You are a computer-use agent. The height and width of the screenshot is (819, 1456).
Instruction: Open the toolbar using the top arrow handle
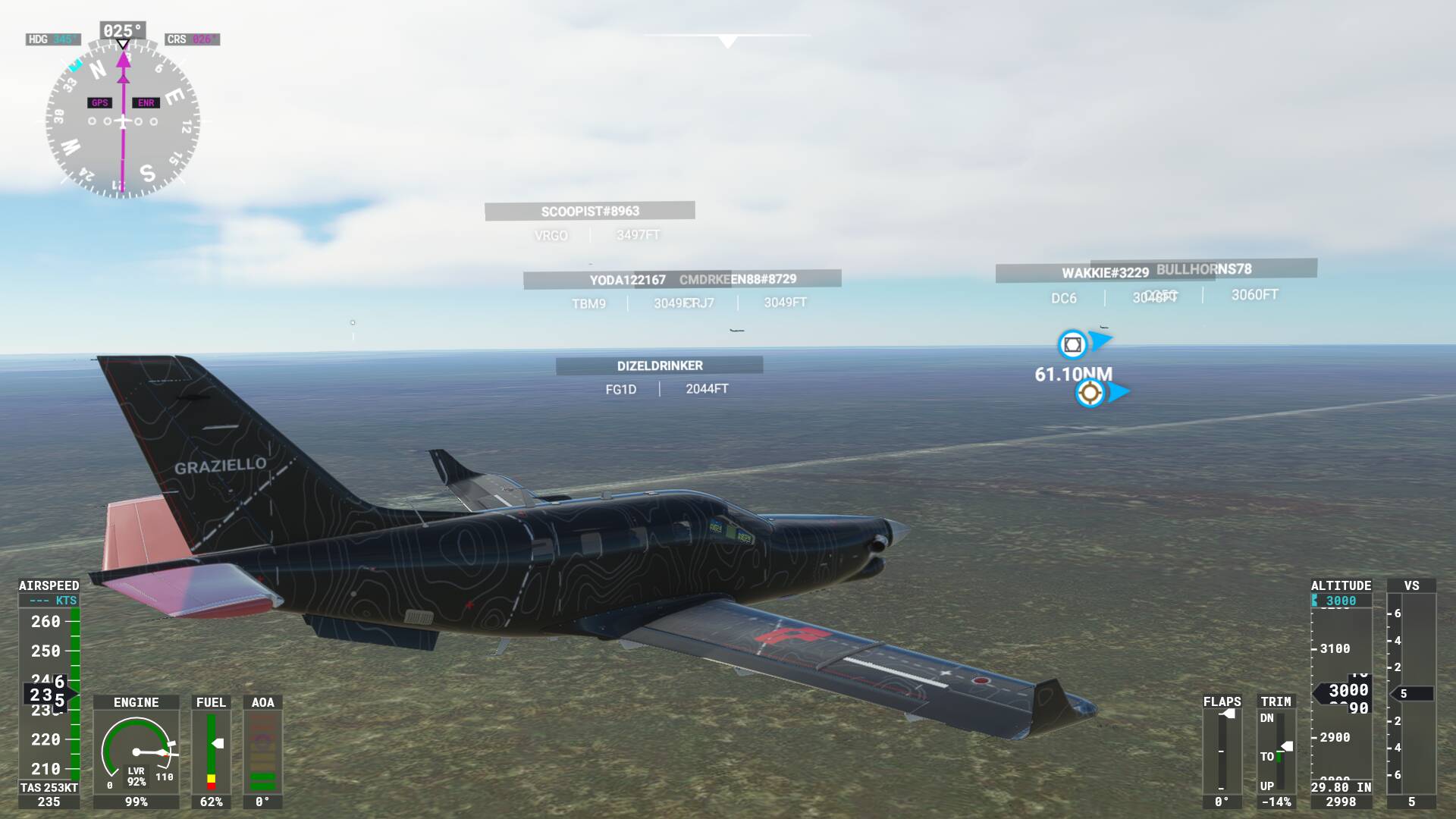pos(727,41)
